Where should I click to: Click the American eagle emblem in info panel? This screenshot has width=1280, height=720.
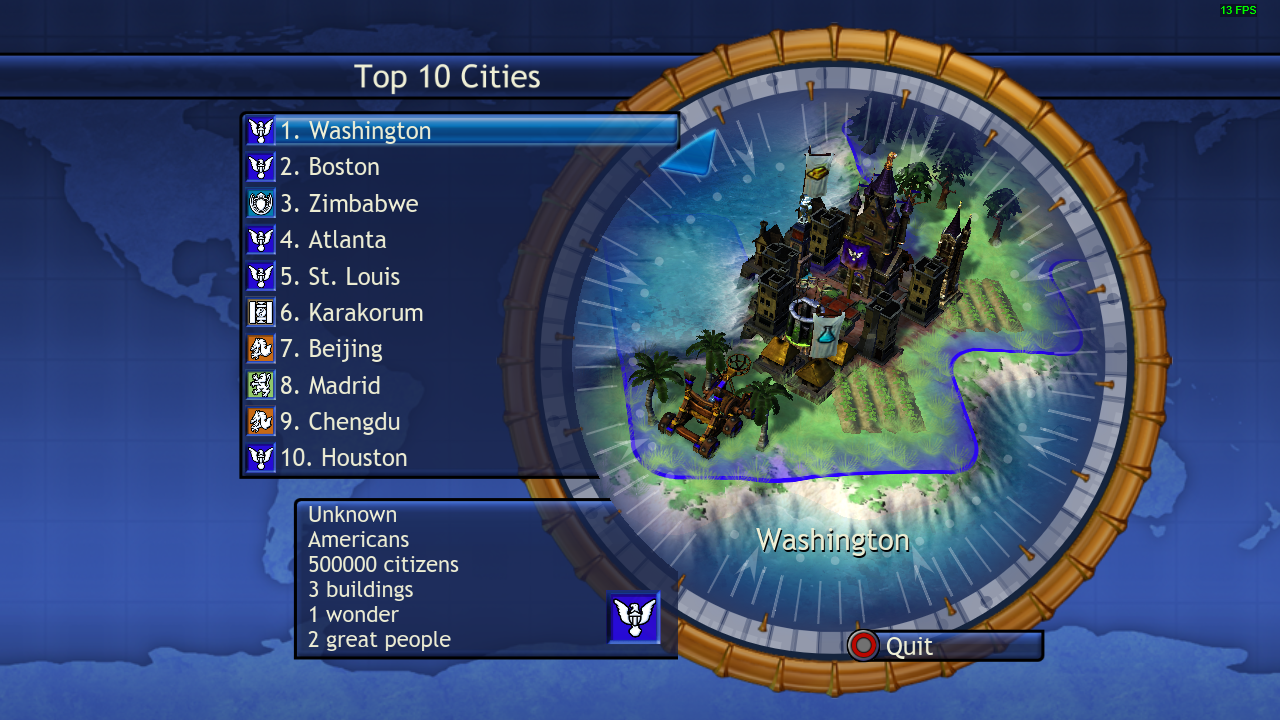634,617
